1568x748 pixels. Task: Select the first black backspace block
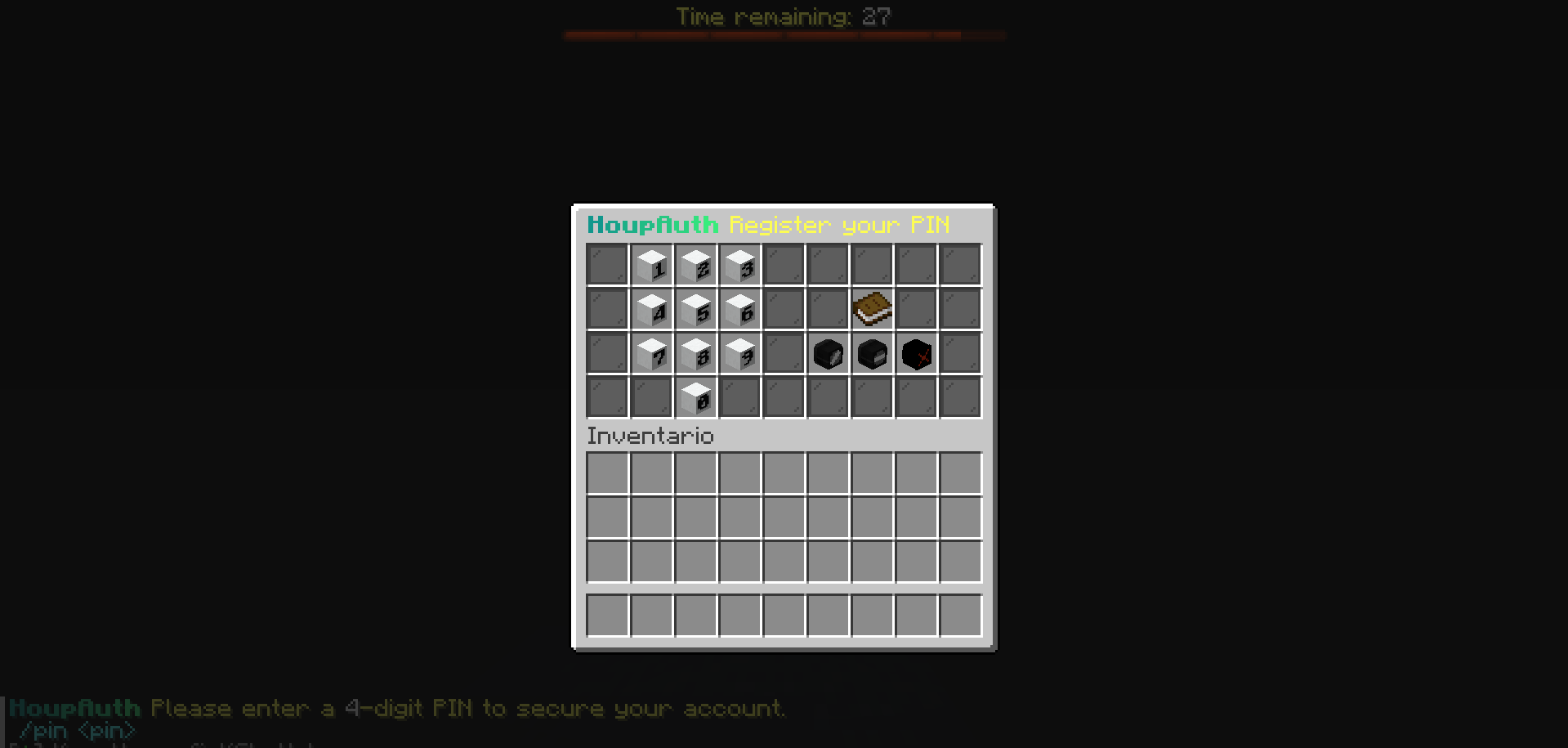pos(828,352)
